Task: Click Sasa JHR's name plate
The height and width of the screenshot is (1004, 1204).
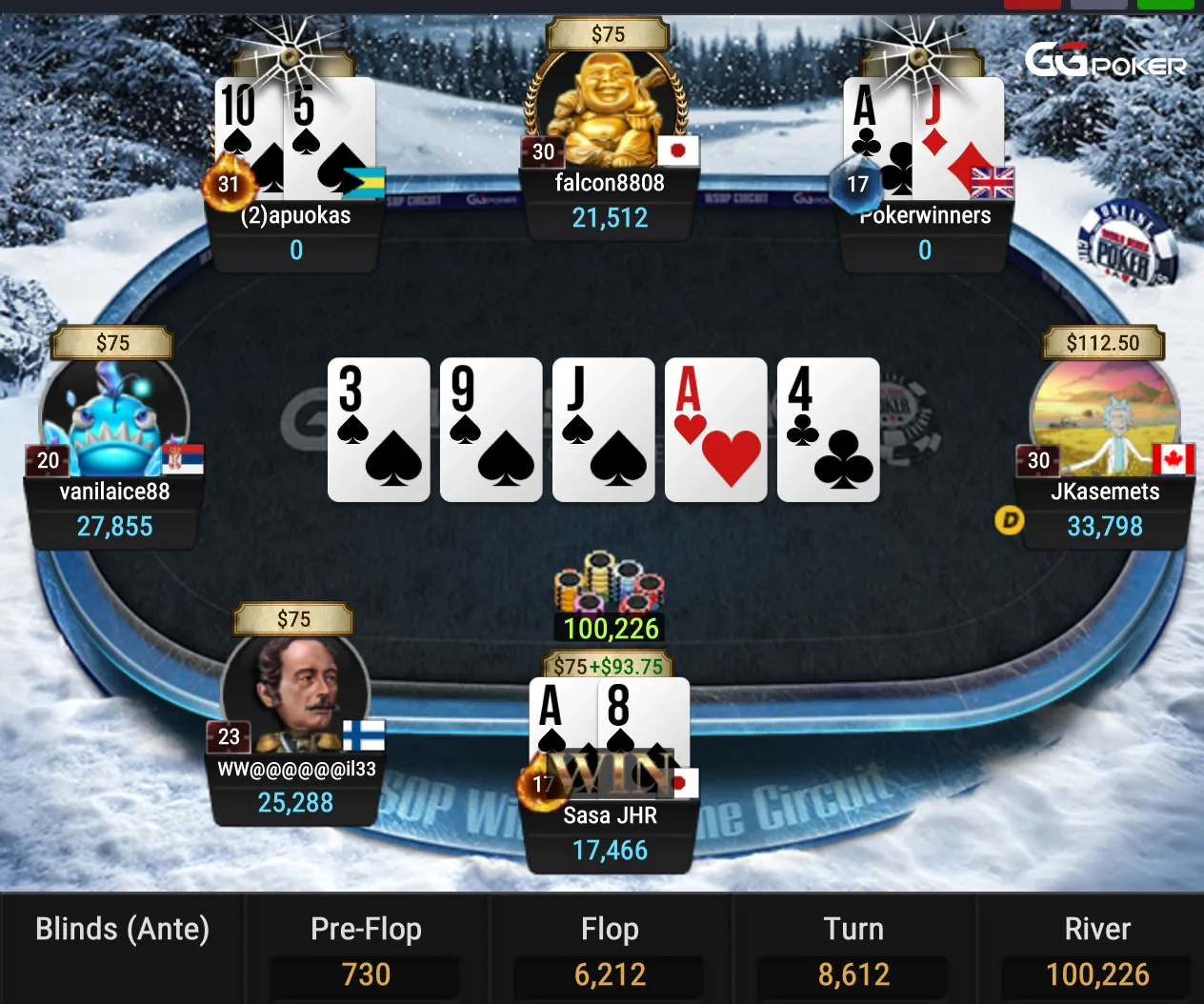Action: (610, 833)
